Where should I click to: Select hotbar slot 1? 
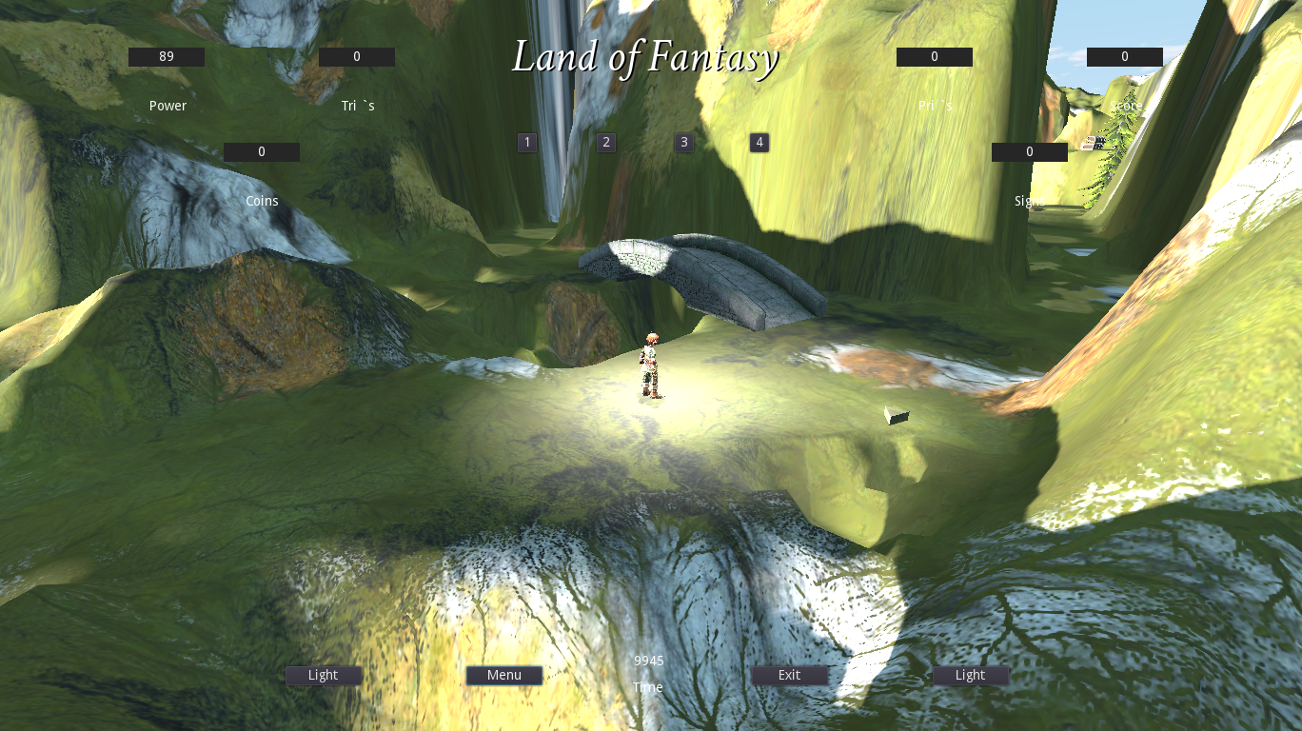[x=527, y=142]
